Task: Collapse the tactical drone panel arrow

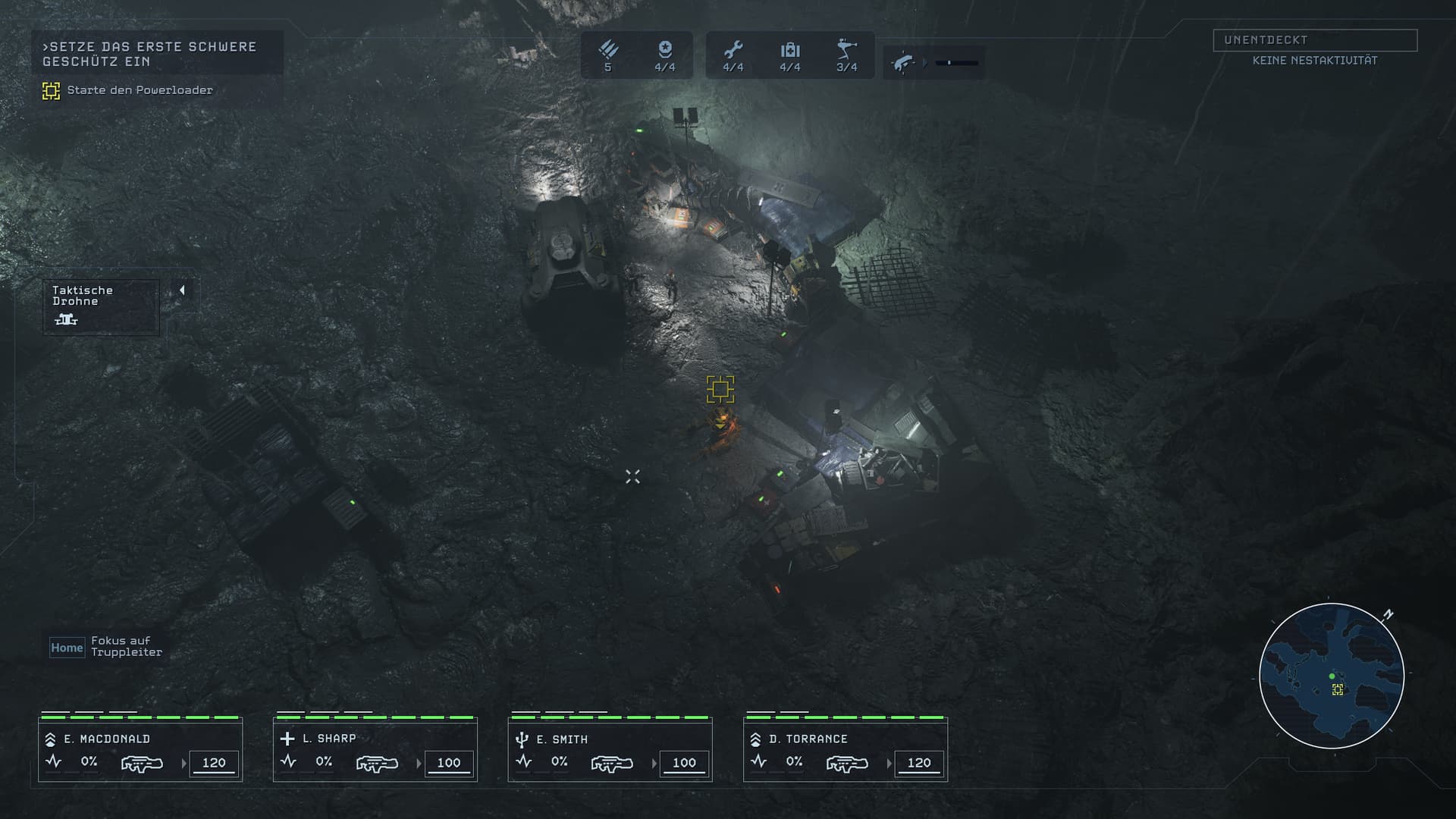Action: [x=182, y=290]
